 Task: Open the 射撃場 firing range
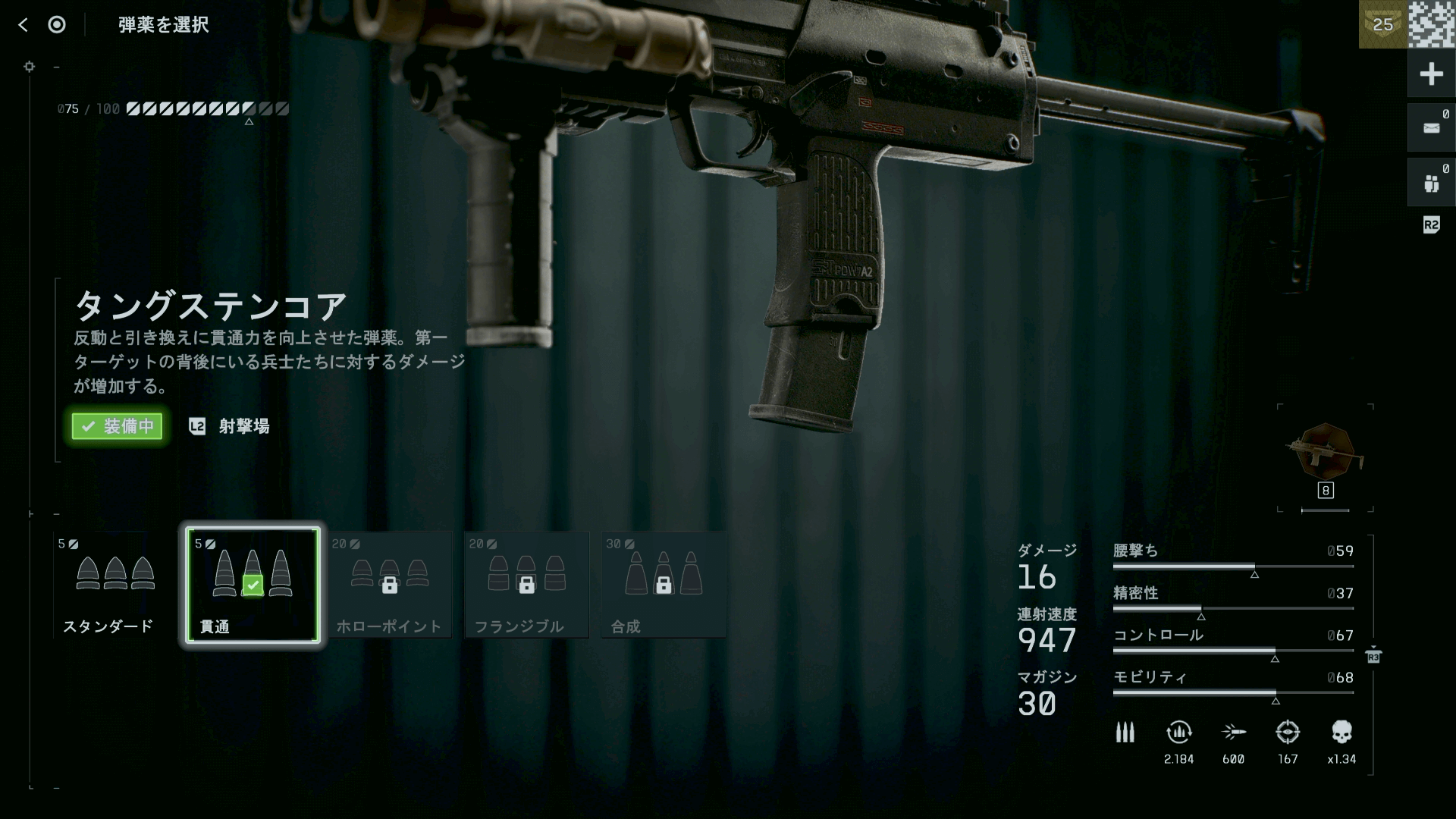pos(243,426)
